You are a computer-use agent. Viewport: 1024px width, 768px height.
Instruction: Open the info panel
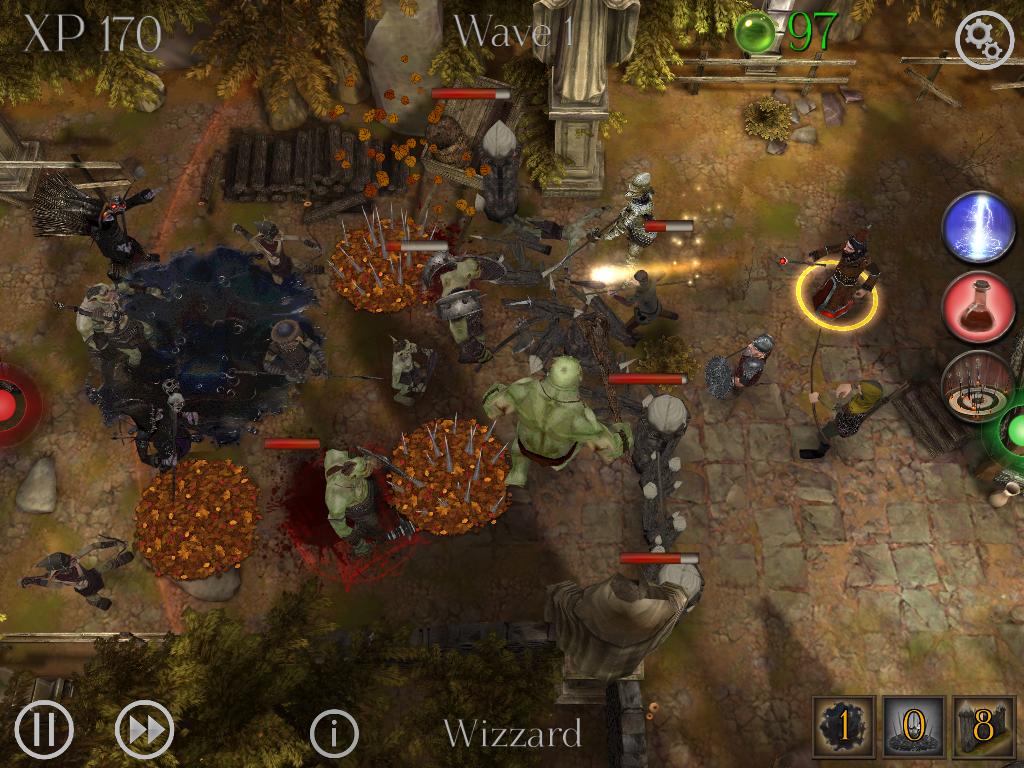click(x=334, y=734)
